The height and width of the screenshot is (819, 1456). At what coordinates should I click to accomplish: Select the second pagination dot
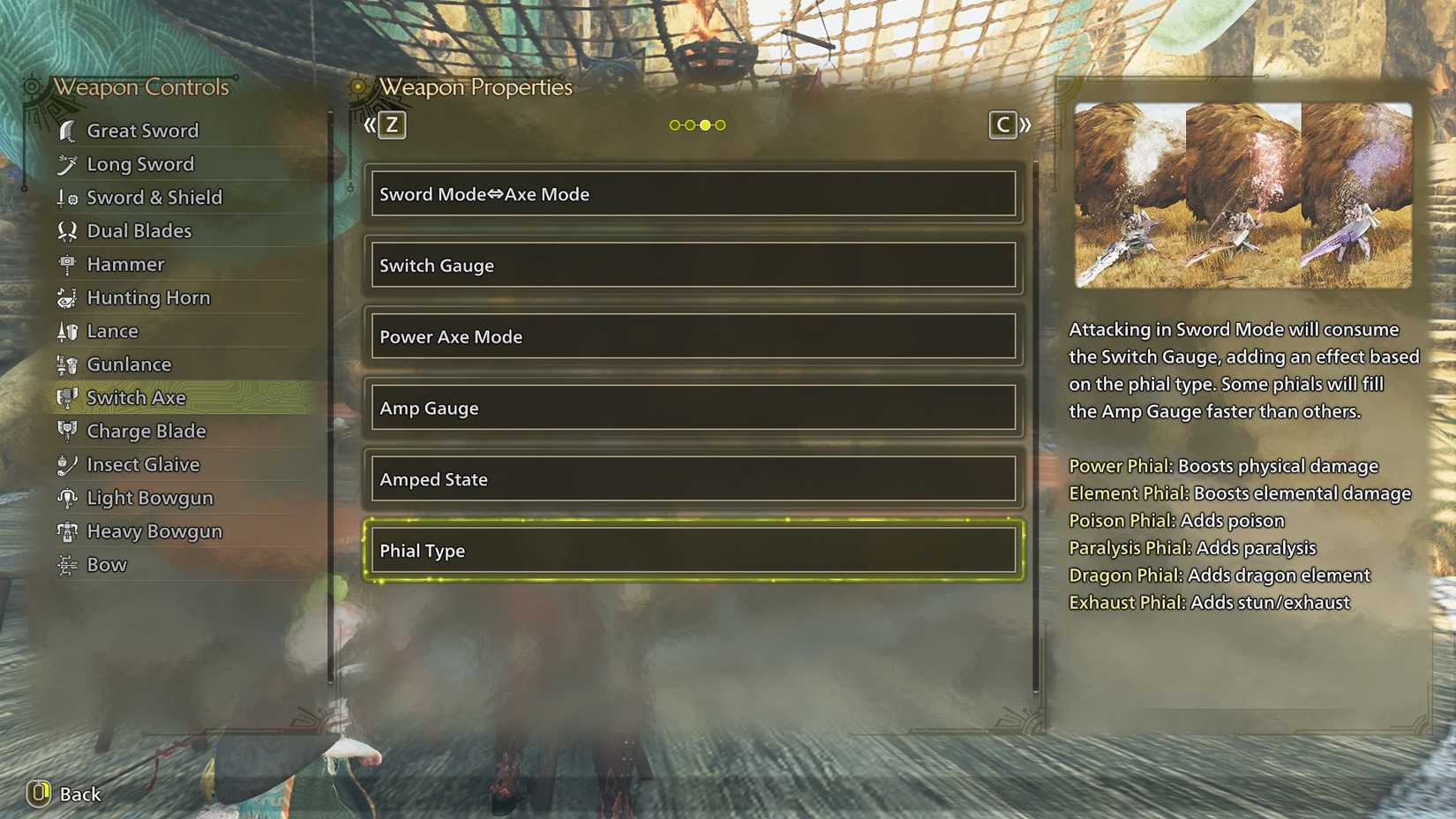(689, 124)
